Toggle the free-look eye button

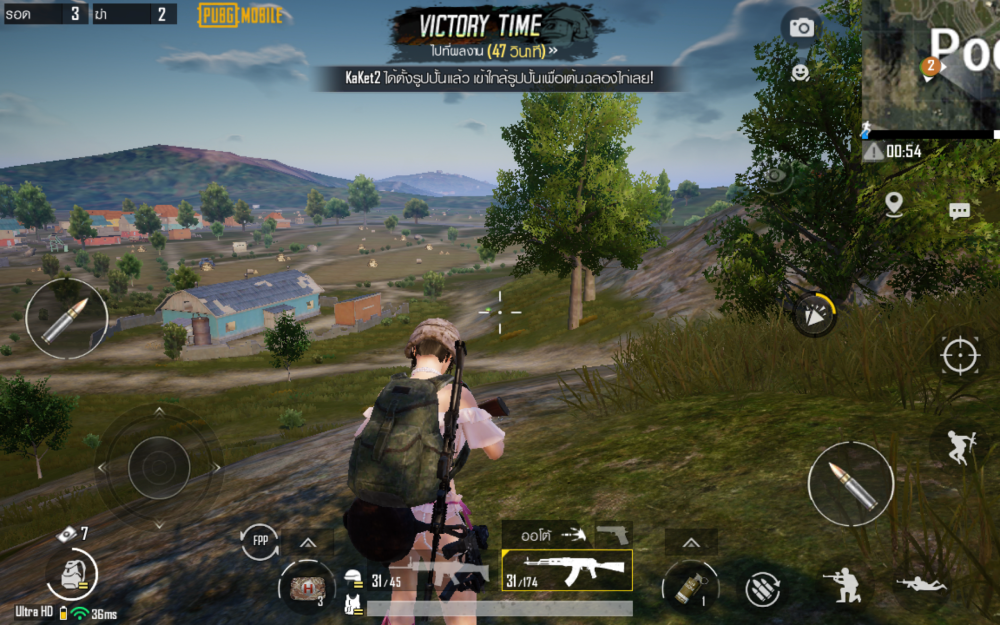(x=774, y=176)
